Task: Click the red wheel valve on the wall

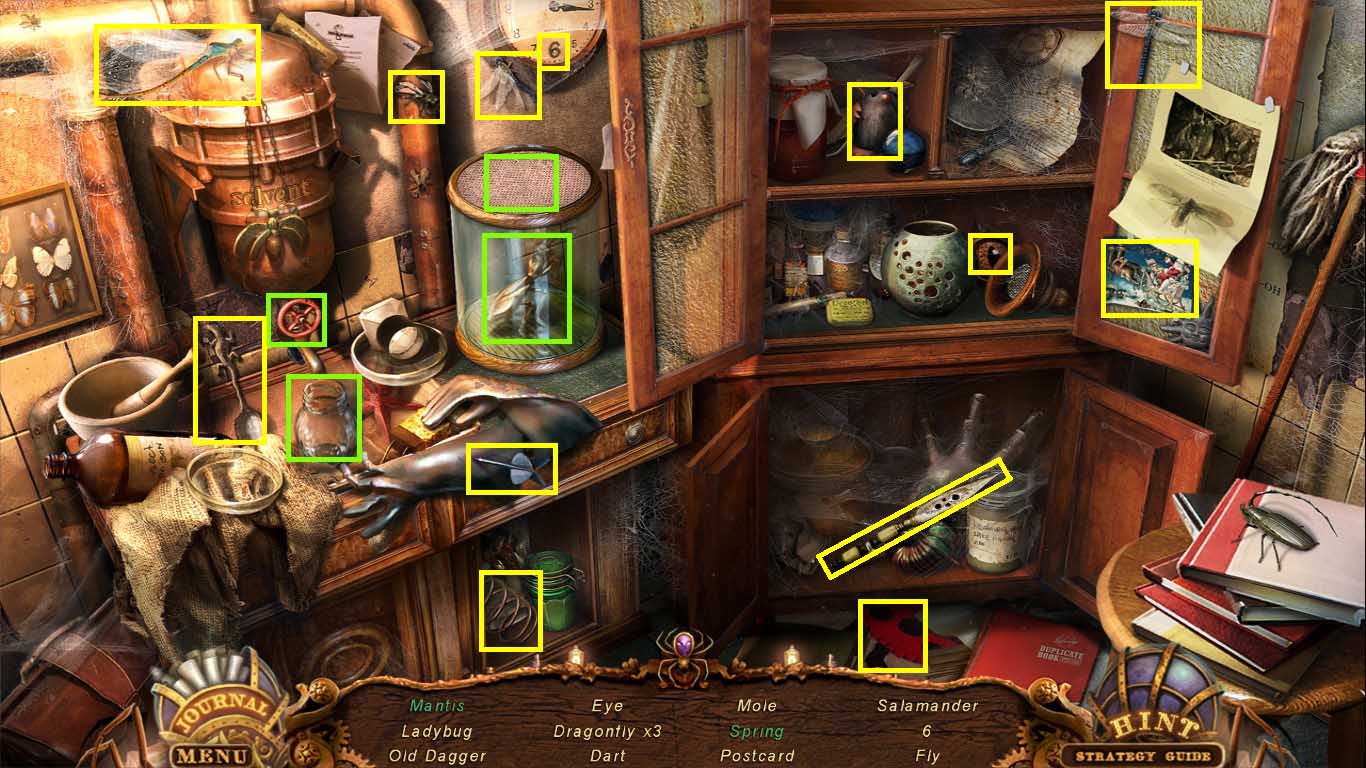Action: [x=298, y=317]
